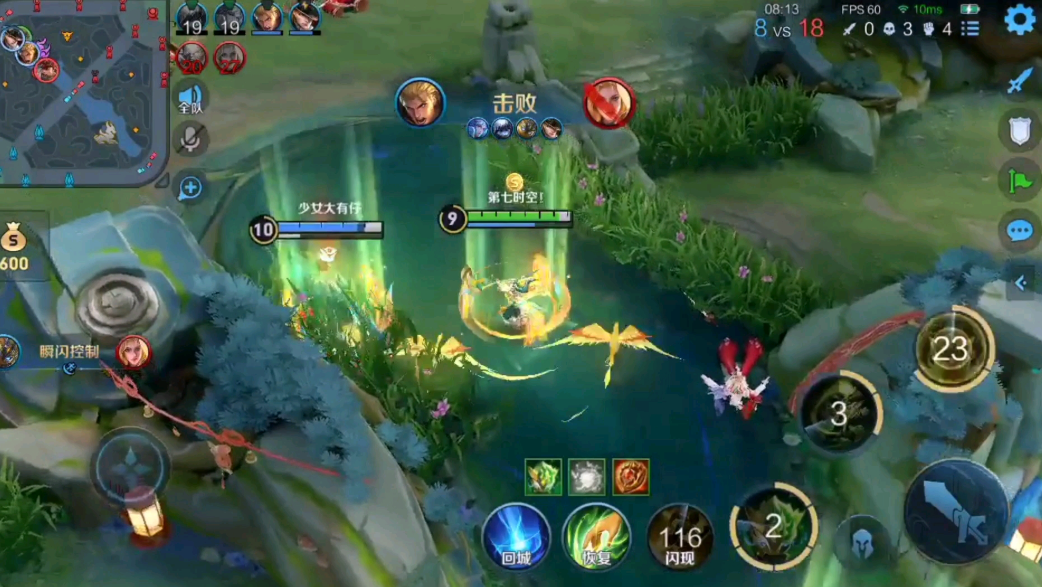Toggle the 全队 team voice speaker
Screen dimensions: 1042x587
coord(190,97)
